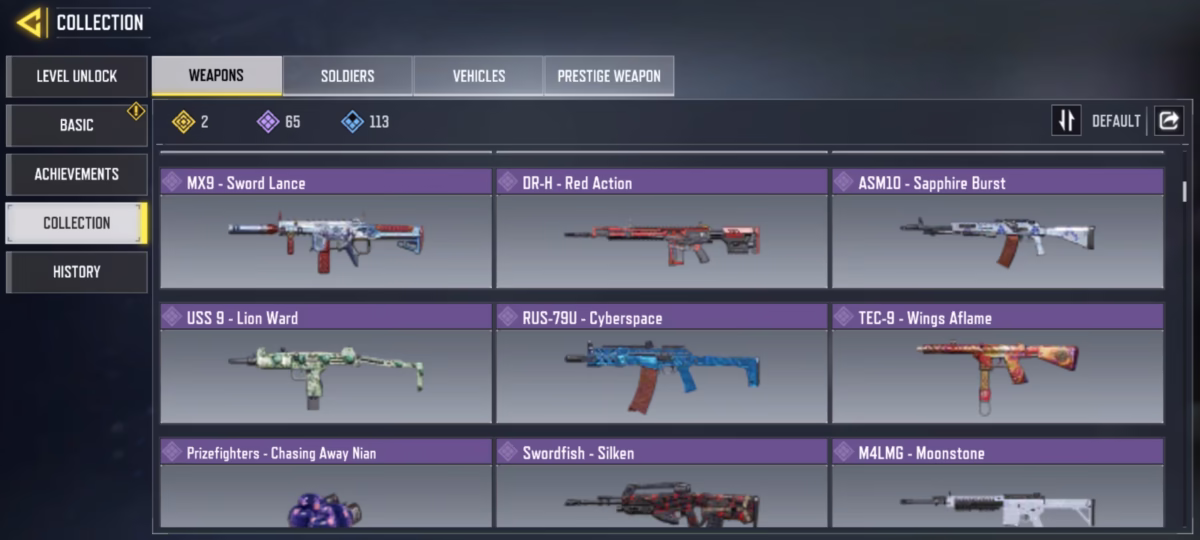This screenshot has width=1200, height=540.
Task: Open the Level Unlock section
Action: tap(77, 76)
